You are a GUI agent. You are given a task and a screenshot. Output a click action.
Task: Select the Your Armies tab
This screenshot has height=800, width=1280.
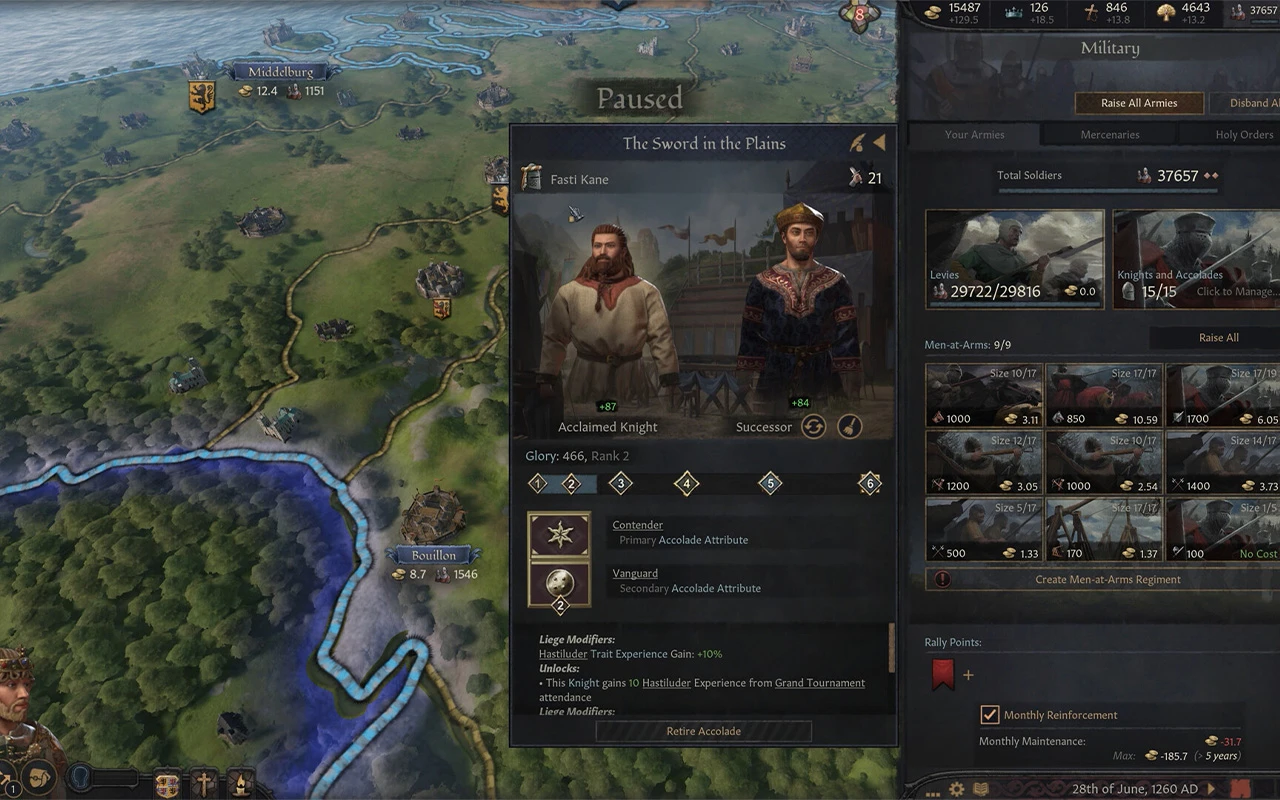pos(974,135)
